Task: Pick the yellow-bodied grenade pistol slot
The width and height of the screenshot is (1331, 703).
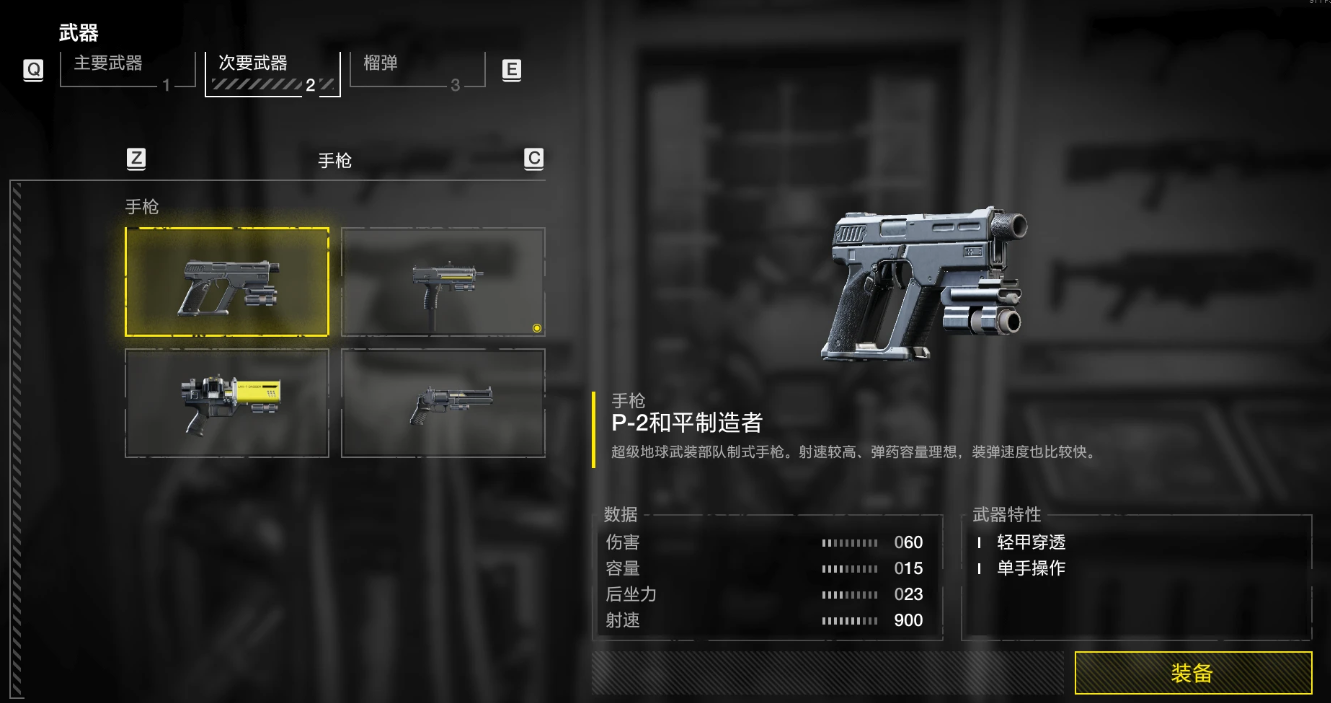Action: point(227,403)
